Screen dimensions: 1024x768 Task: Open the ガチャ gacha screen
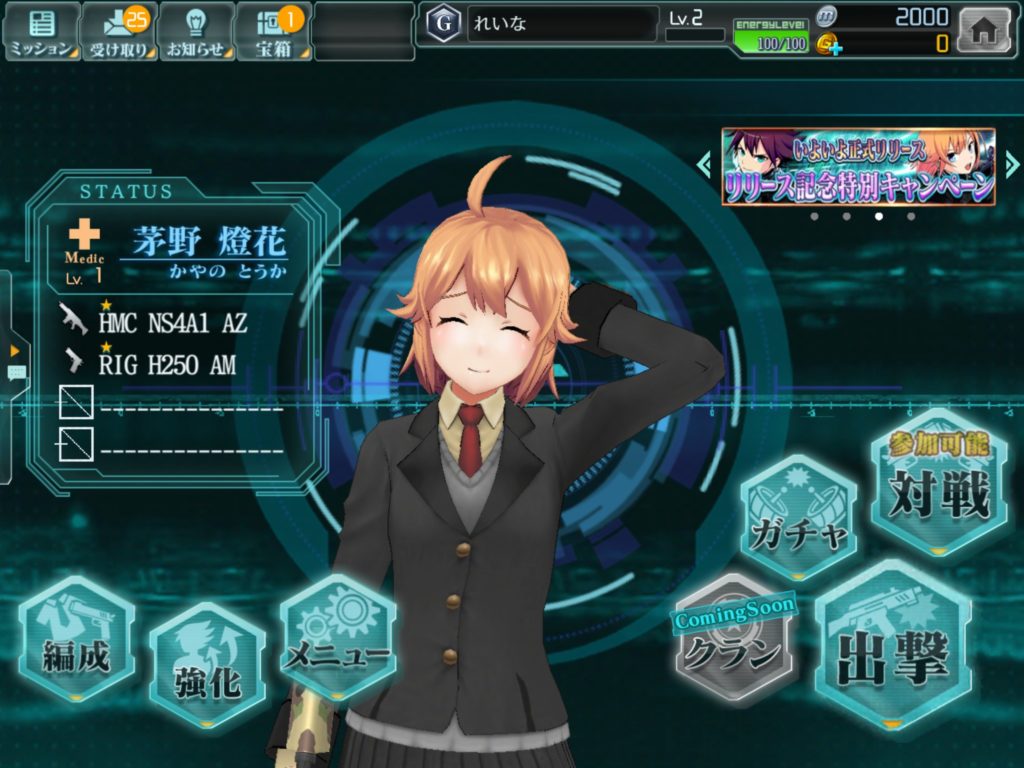coord(798,518)
